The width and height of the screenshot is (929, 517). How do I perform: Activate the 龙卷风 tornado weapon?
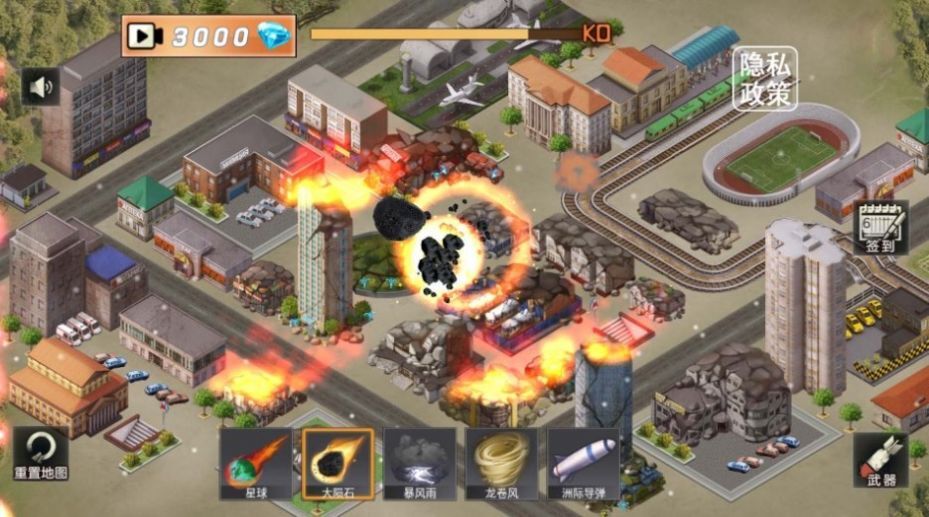click(x=500, y=463)
